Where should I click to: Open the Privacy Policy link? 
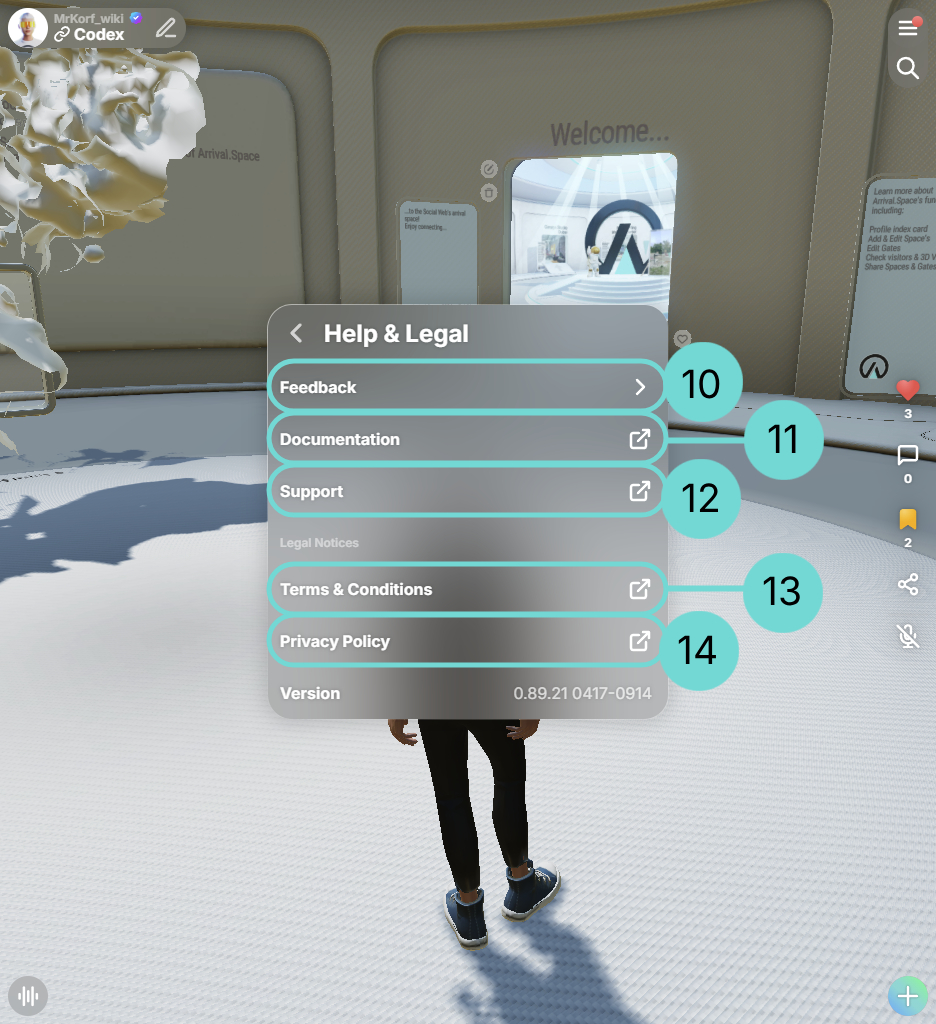click(x=466, y=641)
